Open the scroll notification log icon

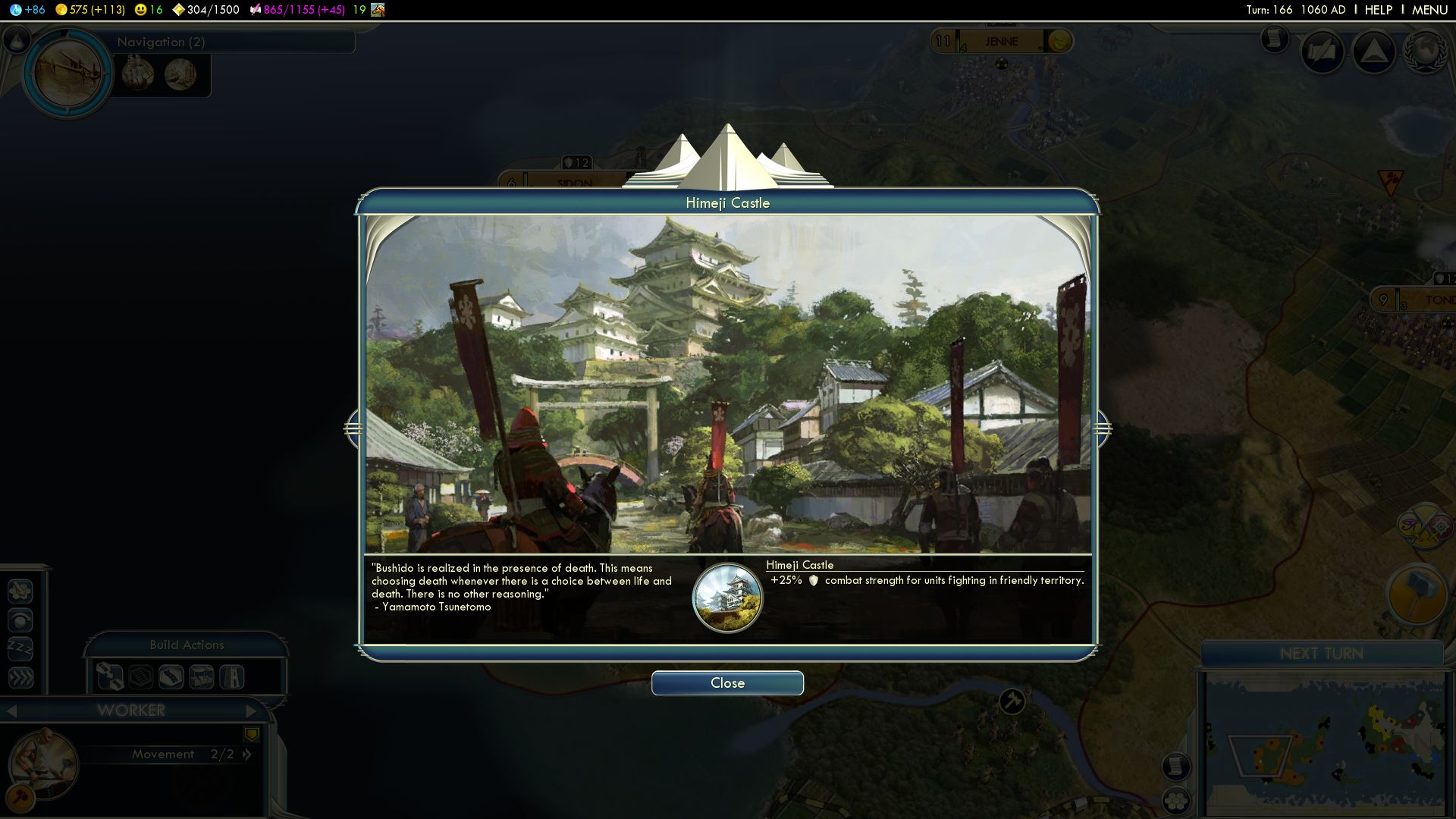(1275, 38)
